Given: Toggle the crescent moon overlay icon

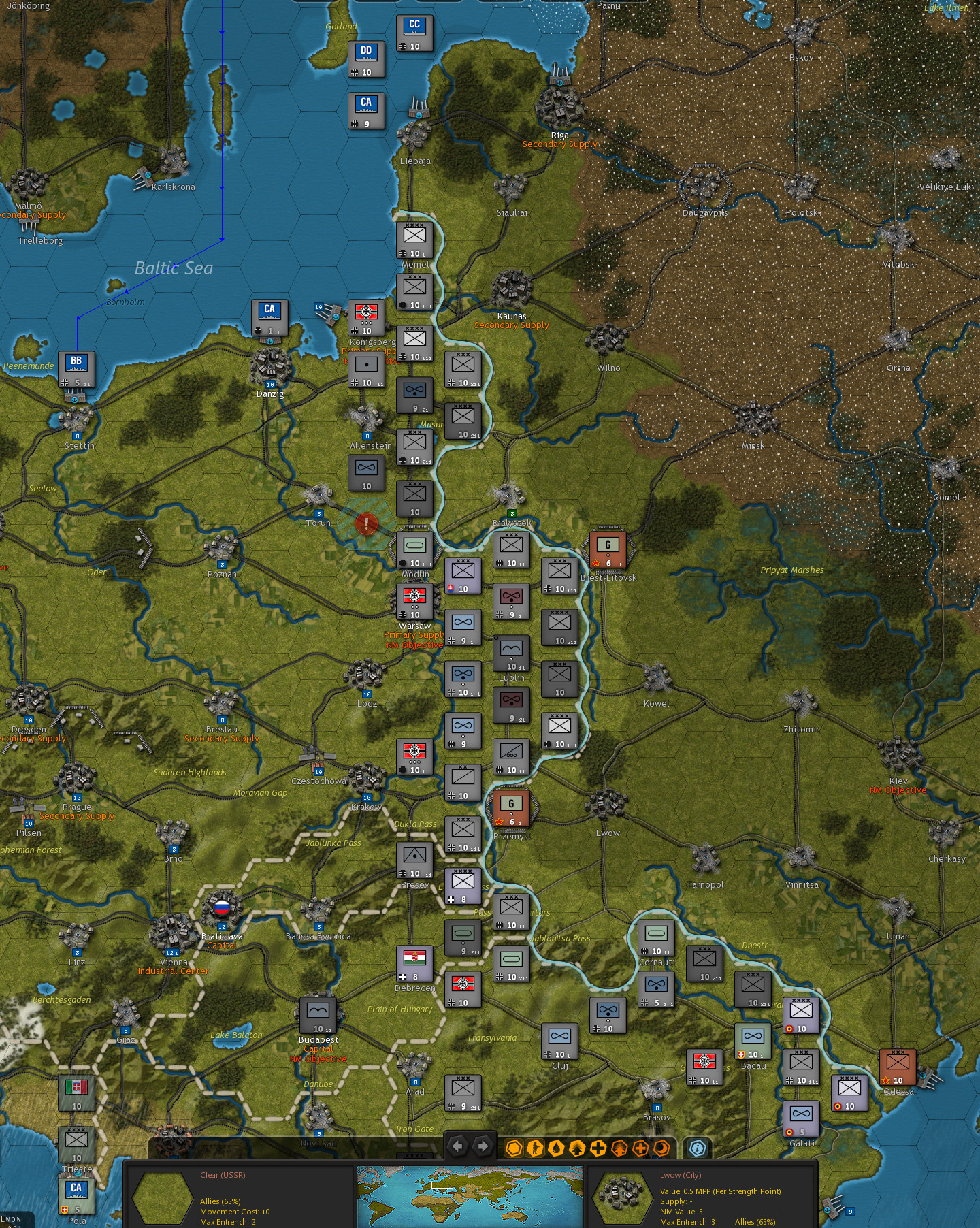Looking at the screenshot, I should coord(661,1148).
